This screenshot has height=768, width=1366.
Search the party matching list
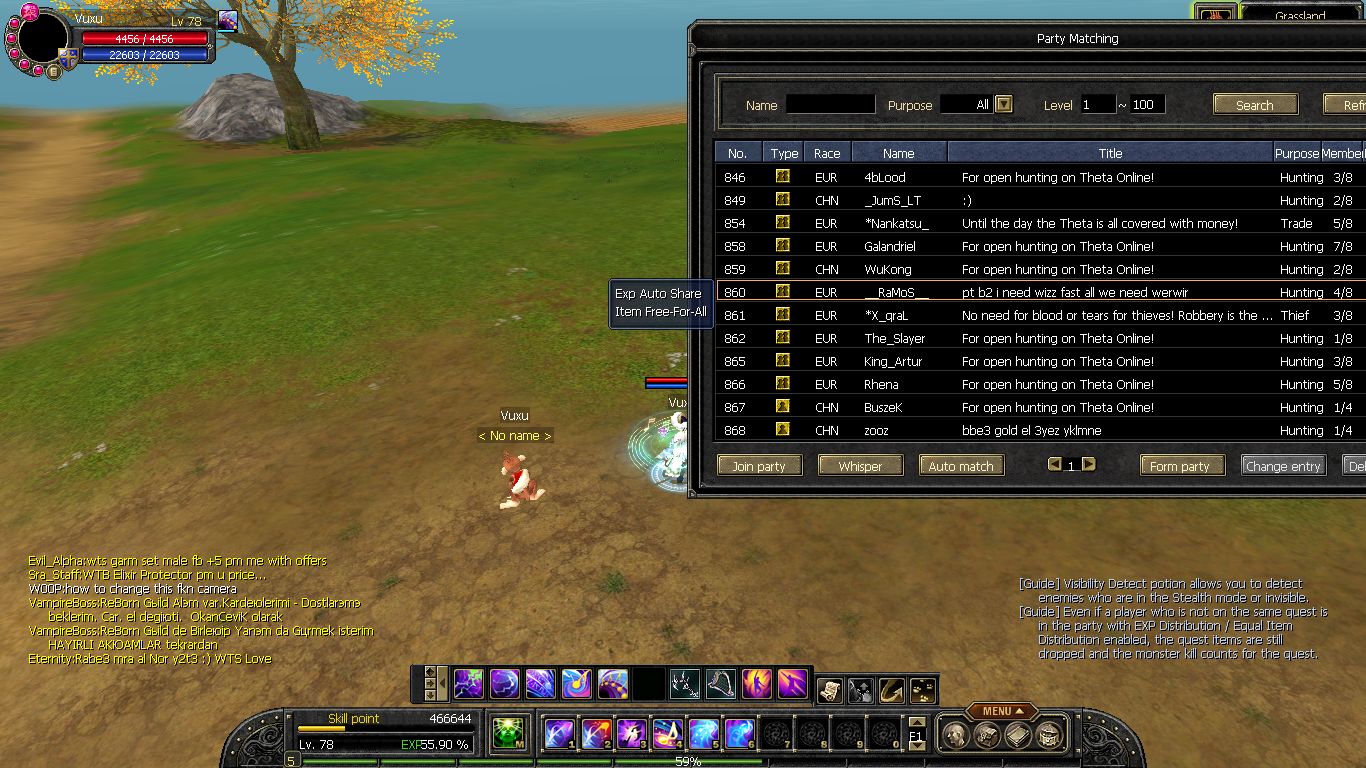coord(1255,105)
